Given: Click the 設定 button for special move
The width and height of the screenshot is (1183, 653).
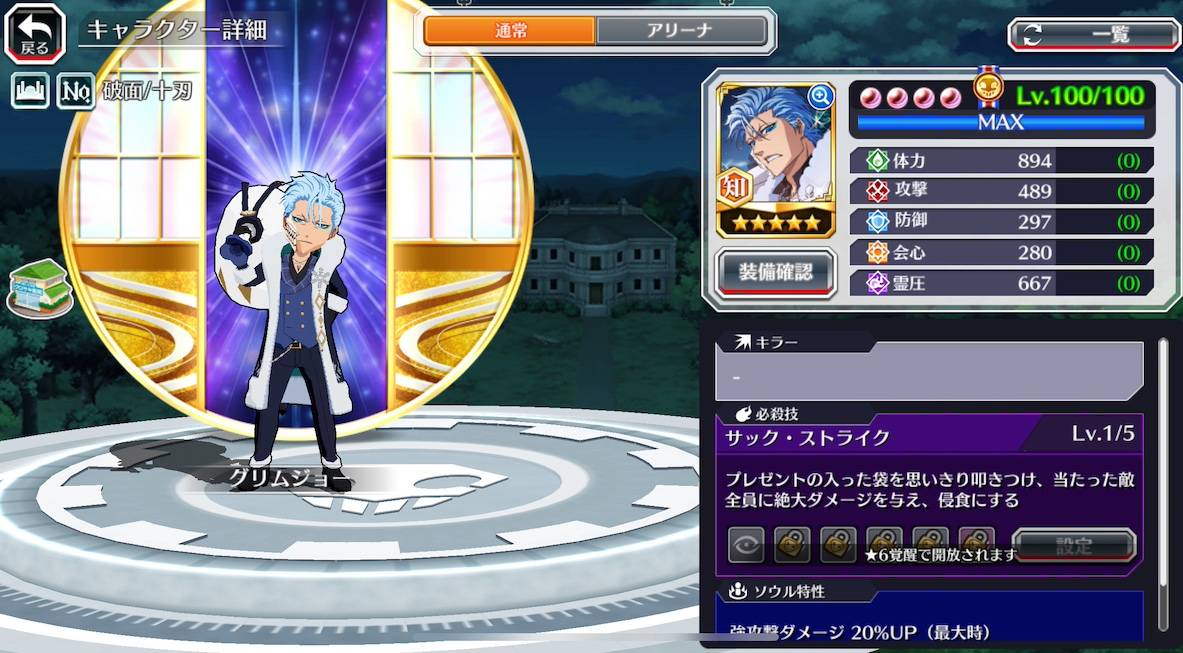Looking at the screenshot, I should tap(1073, 546).
